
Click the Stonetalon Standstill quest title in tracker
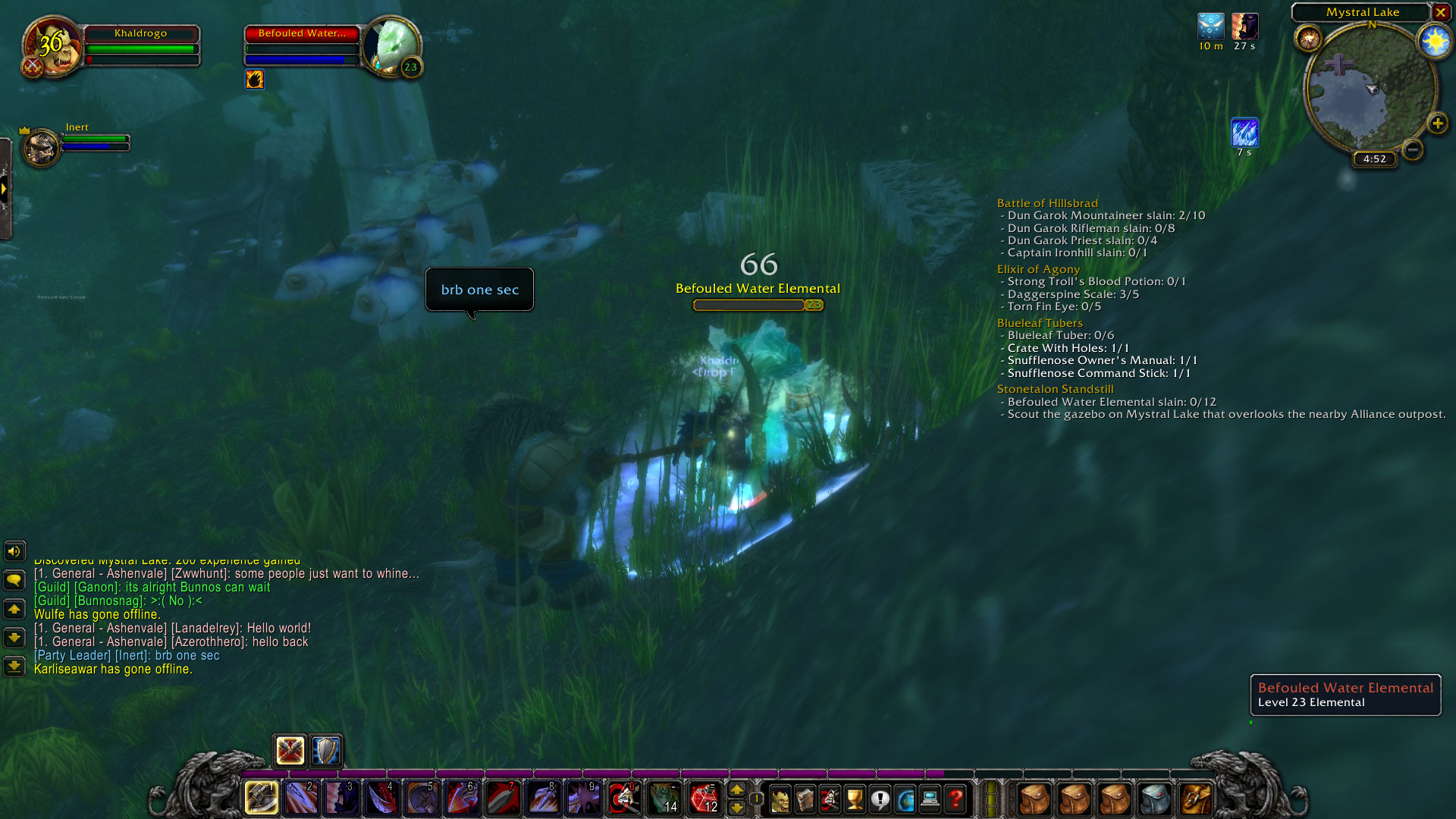tap(1055, 389)
